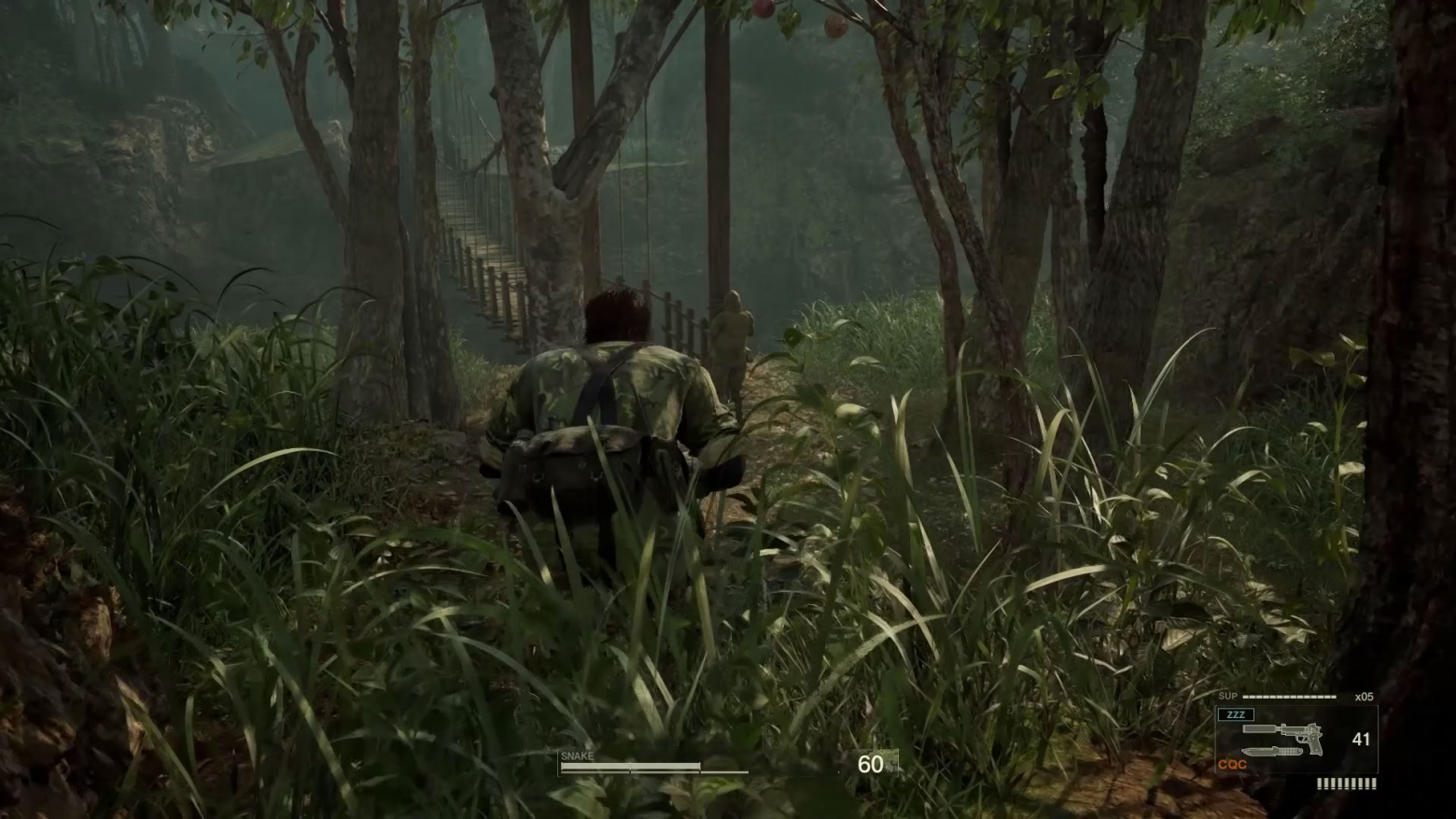Click the SNAKE health bar
The width and height of the screenshot is (1456, 819).
[x=630, y=766]
